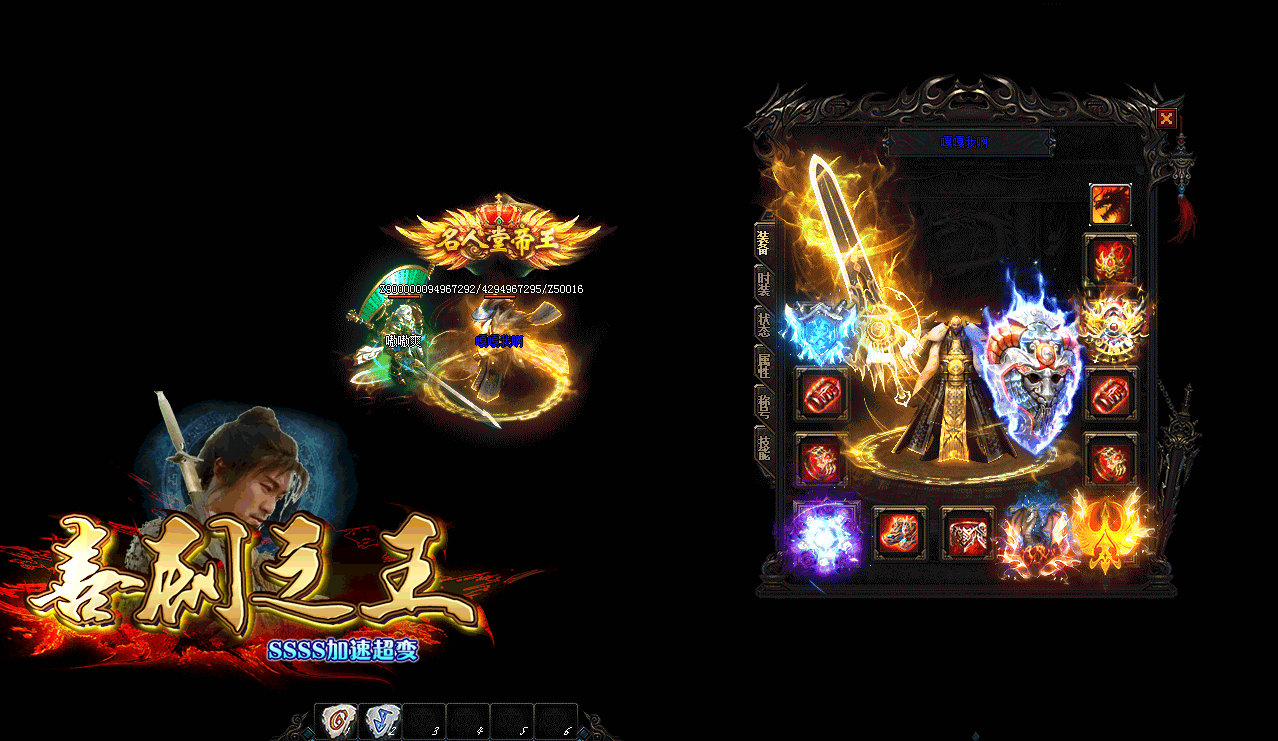Close the character equipment panel
This screenshot has height=741, width=1278.
(1166, 119)
